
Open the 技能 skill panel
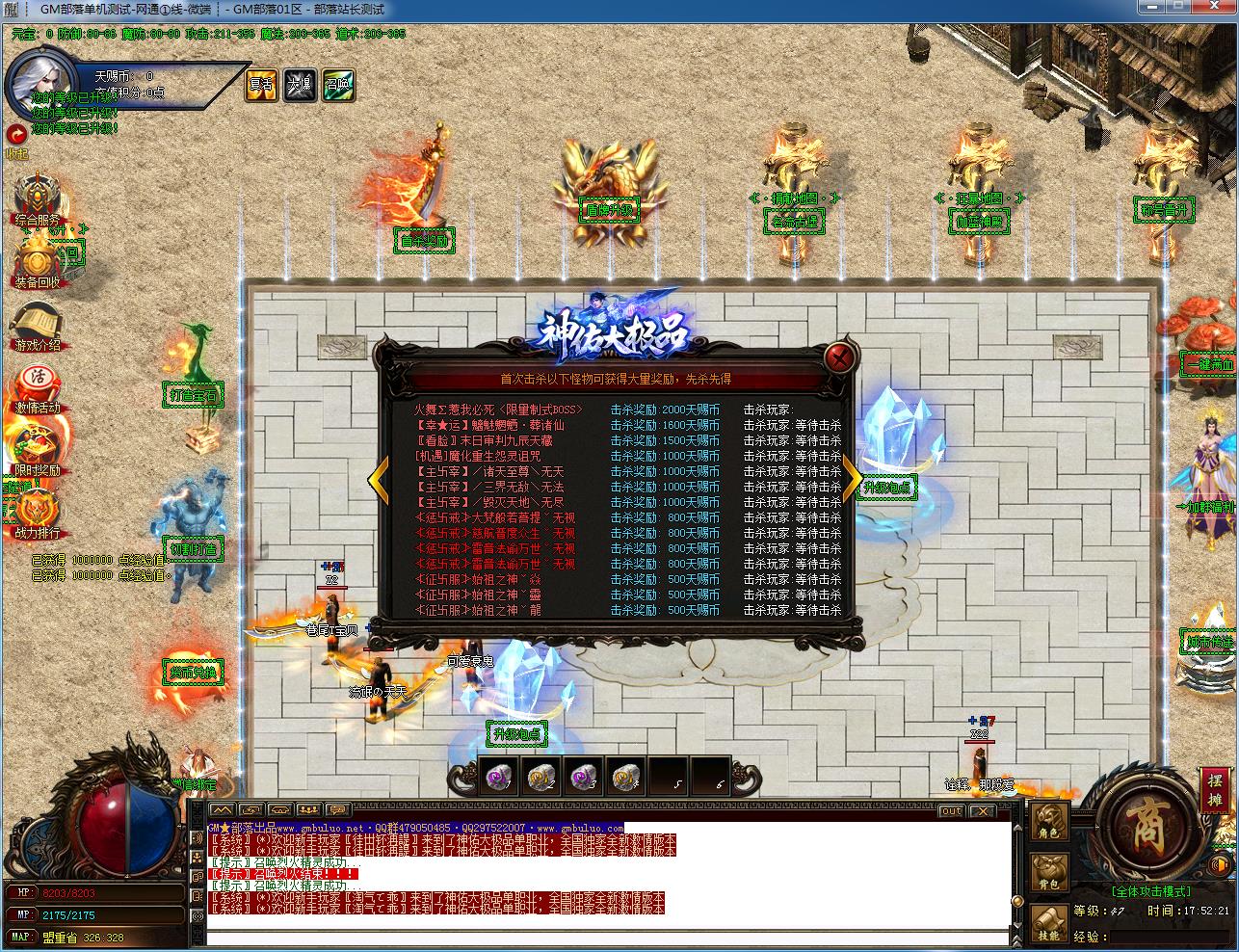point(1048,925)
